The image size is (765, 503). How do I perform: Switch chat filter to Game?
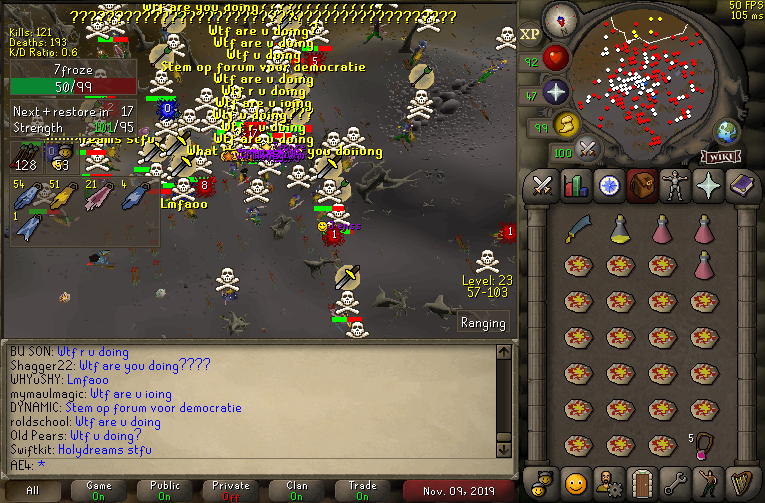coord(99,490)
